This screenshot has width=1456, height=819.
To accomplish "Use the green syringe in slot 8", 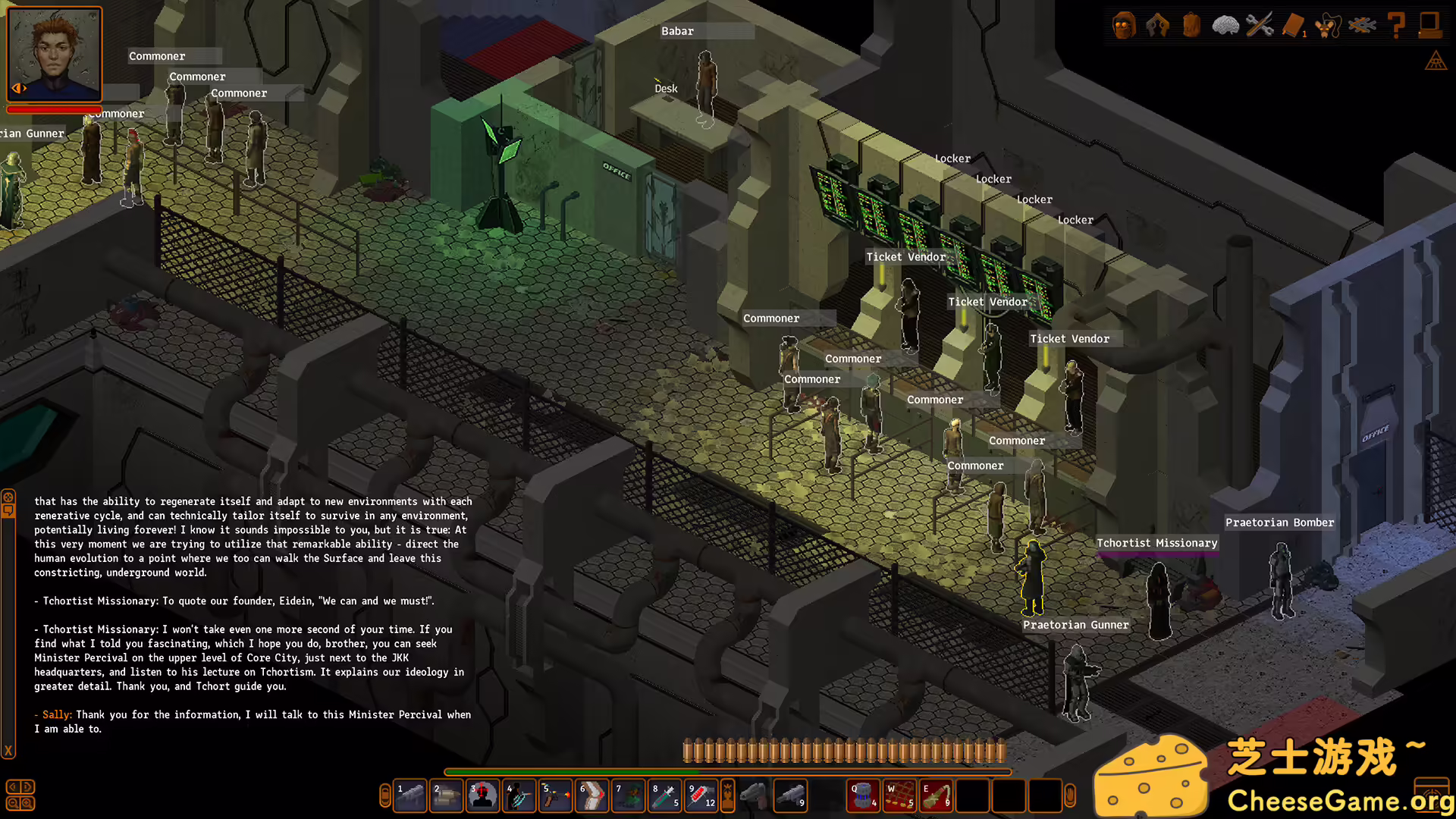I will pos(665,795).
